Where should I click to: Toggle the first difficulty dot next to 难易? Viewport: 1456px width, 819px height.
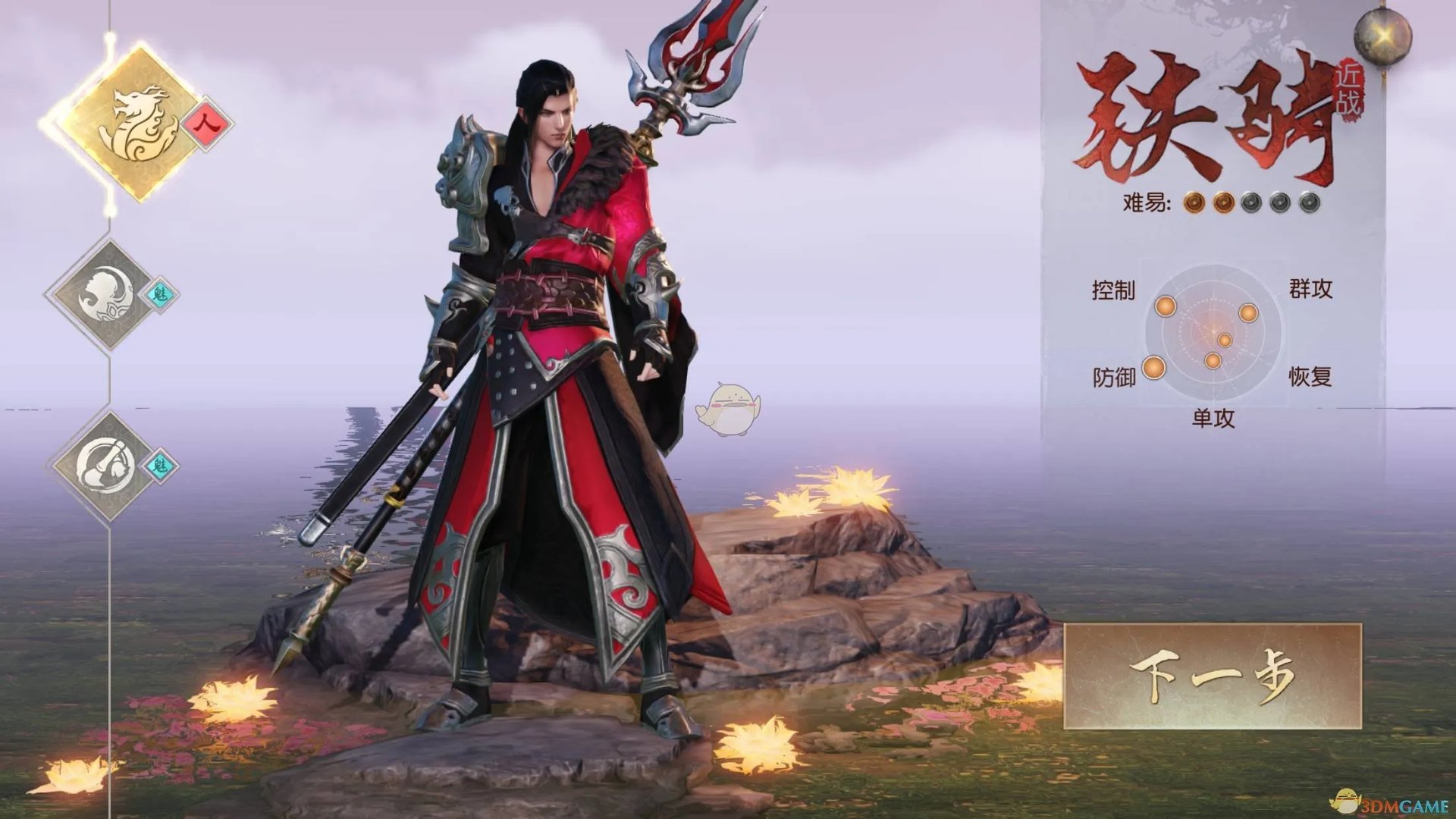1194,202
